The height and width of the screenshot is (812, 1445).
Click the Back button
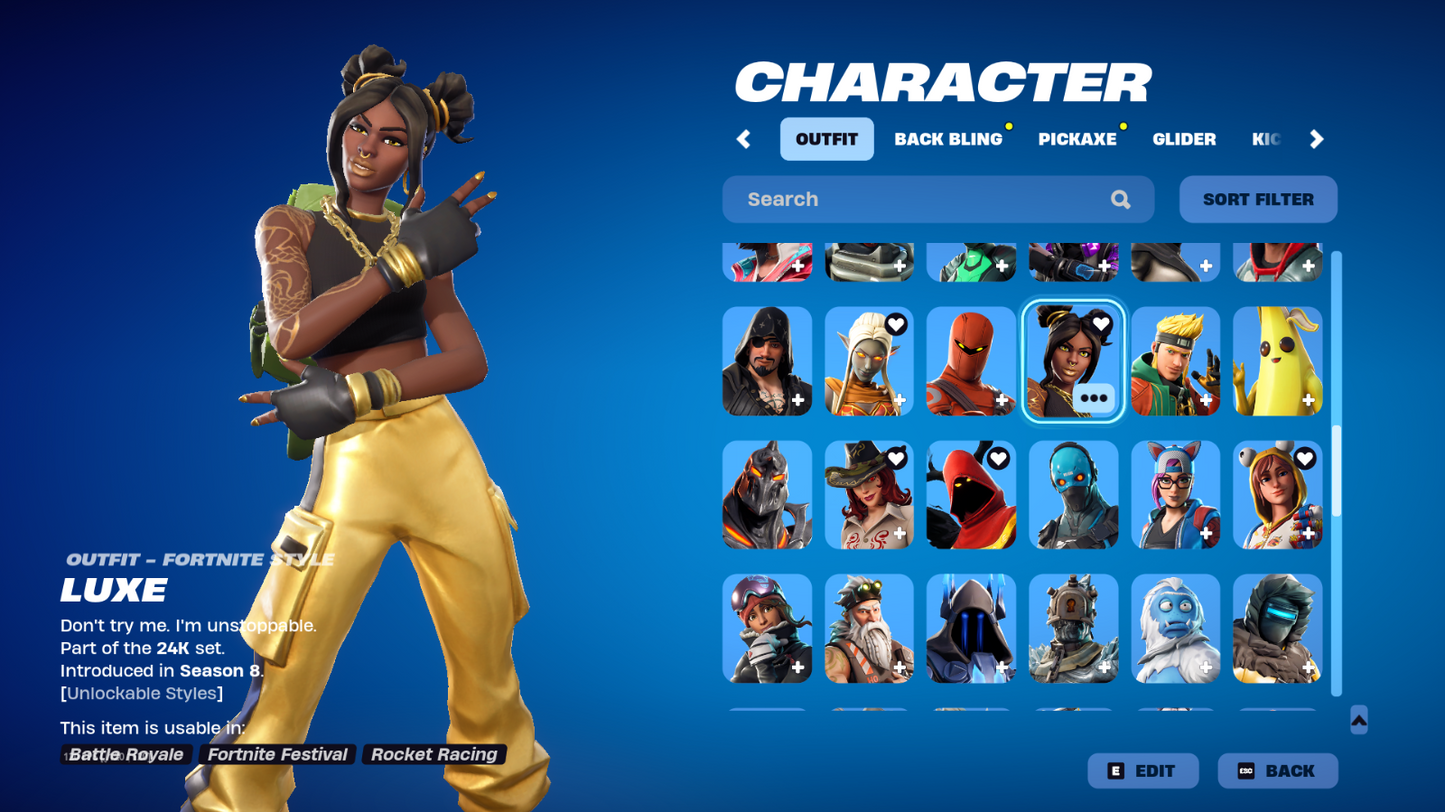coord(1276,770)
